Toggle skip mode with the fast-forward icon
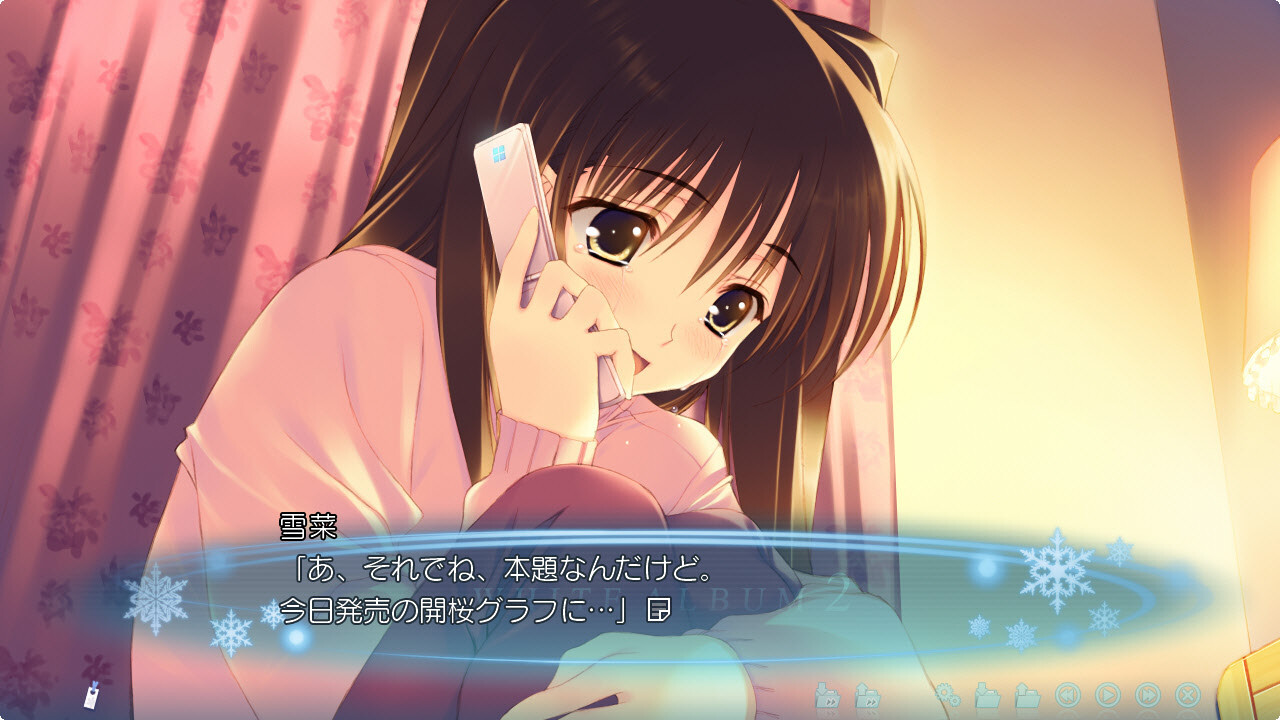Screen dimensions: 1280x720 [1146, 693]
